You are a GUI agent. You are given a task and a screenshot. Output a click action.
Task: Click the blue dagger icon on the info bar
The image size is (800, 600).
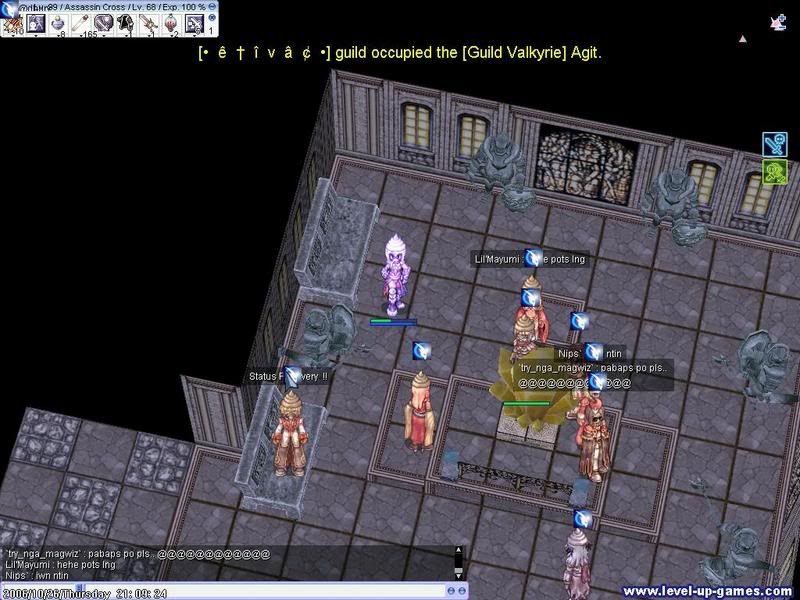pos(11,7)
